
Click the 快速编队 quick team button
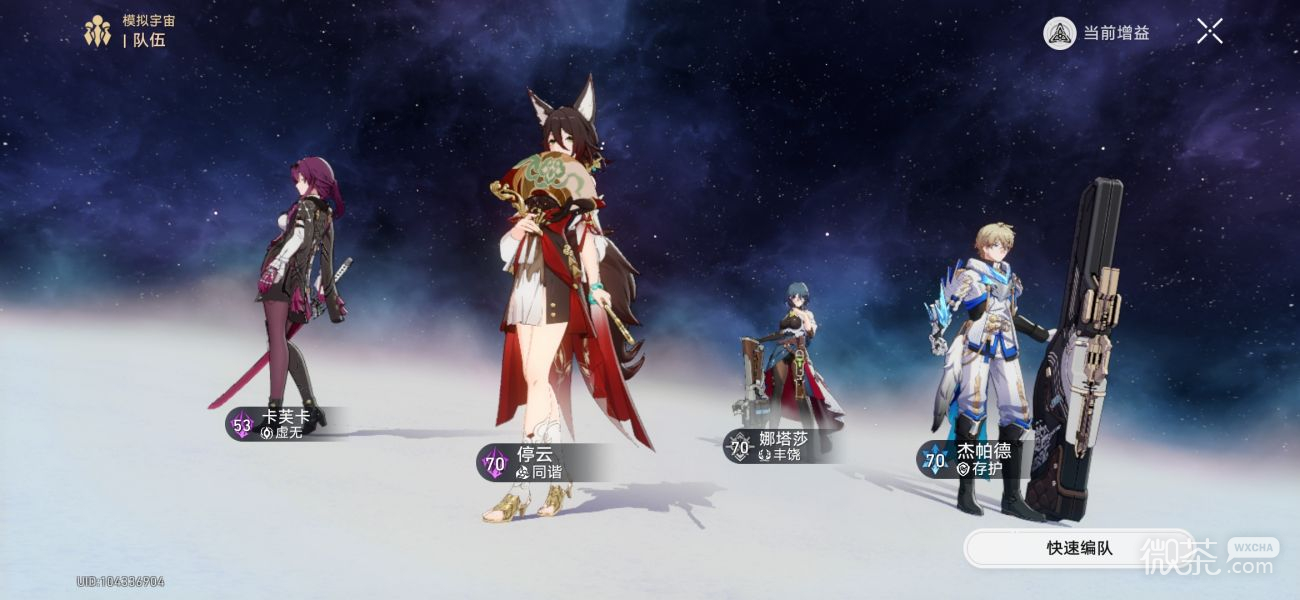tap(1078, 548)
